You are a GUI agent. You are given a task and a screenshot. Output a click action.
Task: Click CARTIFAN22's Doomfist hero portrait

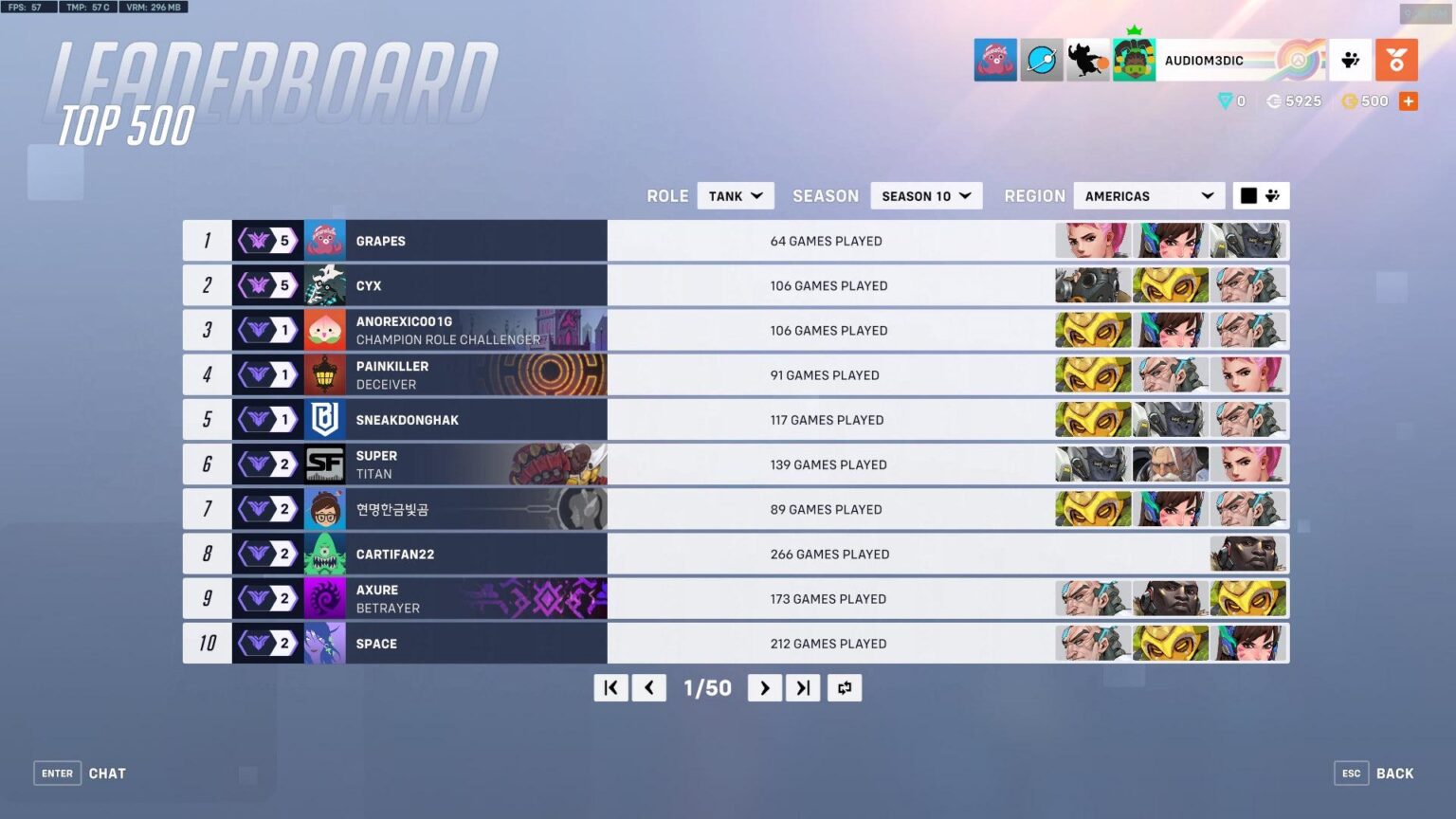click(x=1247, y=554)
